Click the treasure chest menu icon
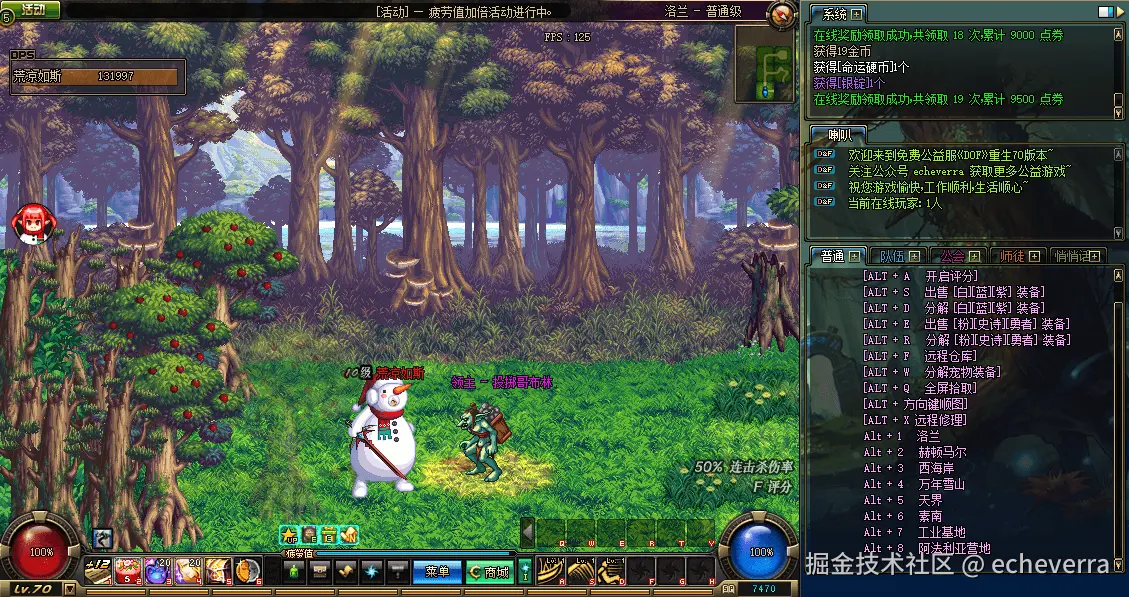The width and height of the screenshot is (1129, 597). coord(320,572)
